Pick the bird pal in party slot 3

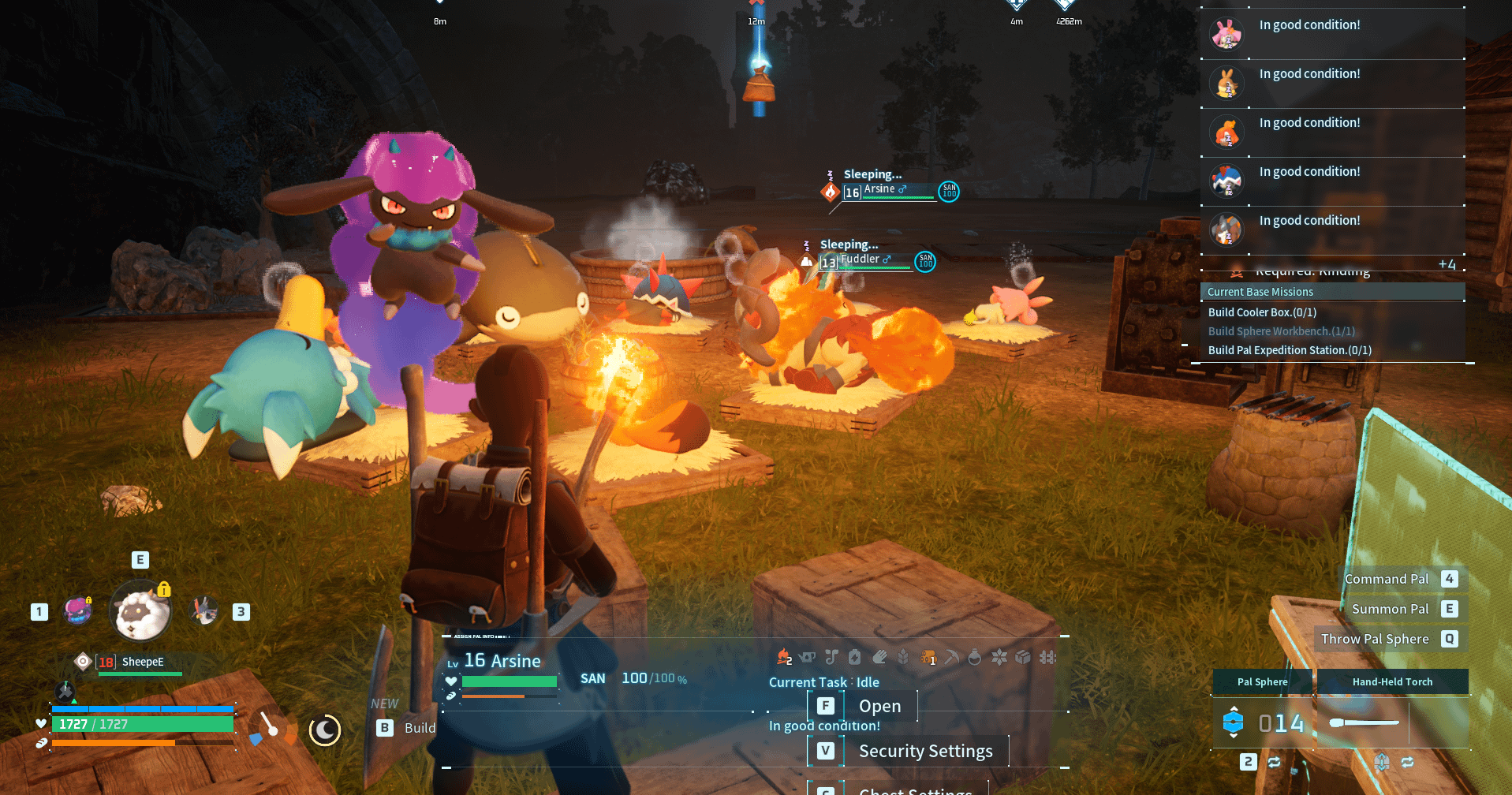[x=205, y=610]
